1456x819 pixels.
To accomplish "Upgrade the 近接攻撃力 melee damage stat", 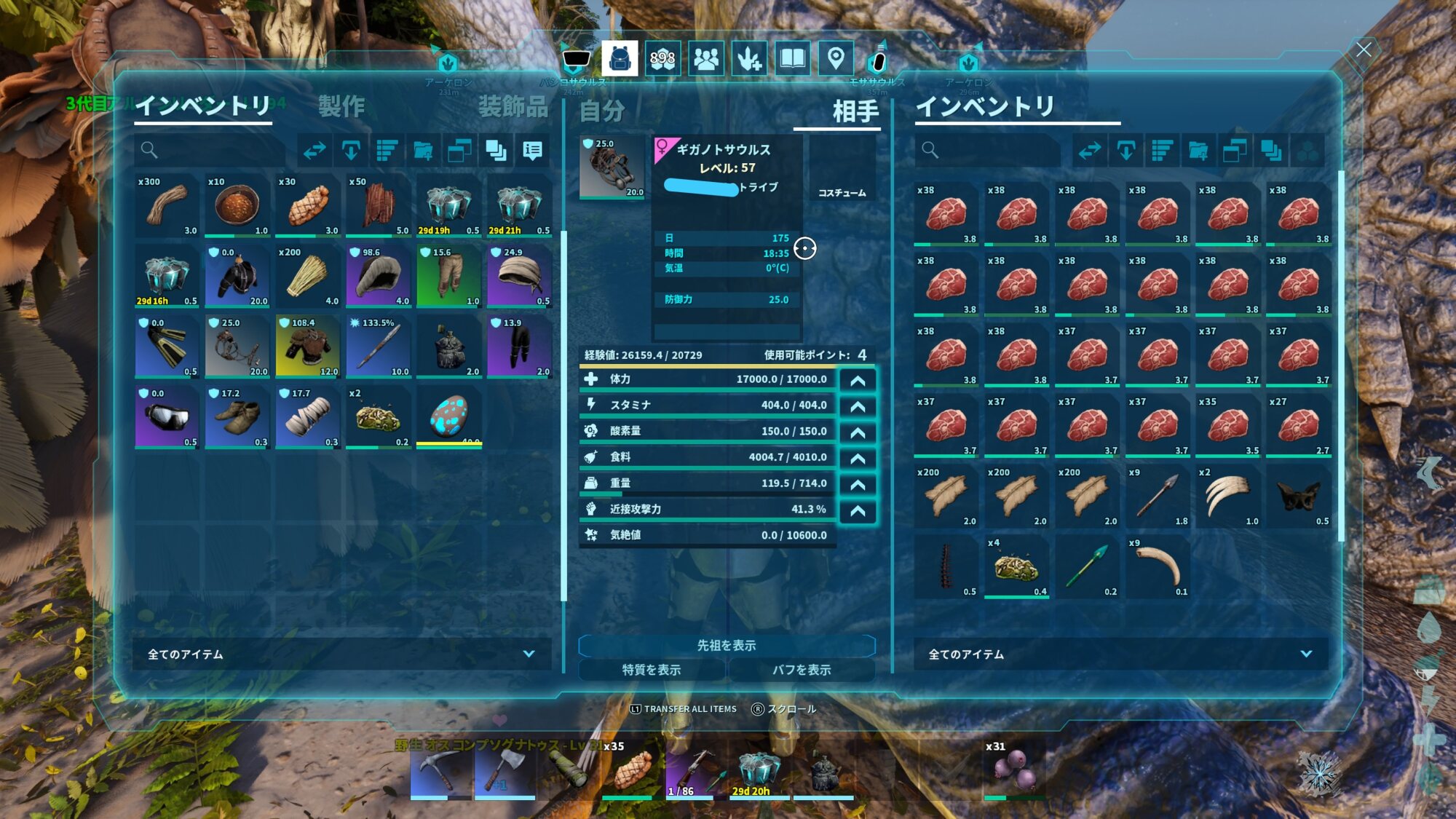I will click(858, 510).
